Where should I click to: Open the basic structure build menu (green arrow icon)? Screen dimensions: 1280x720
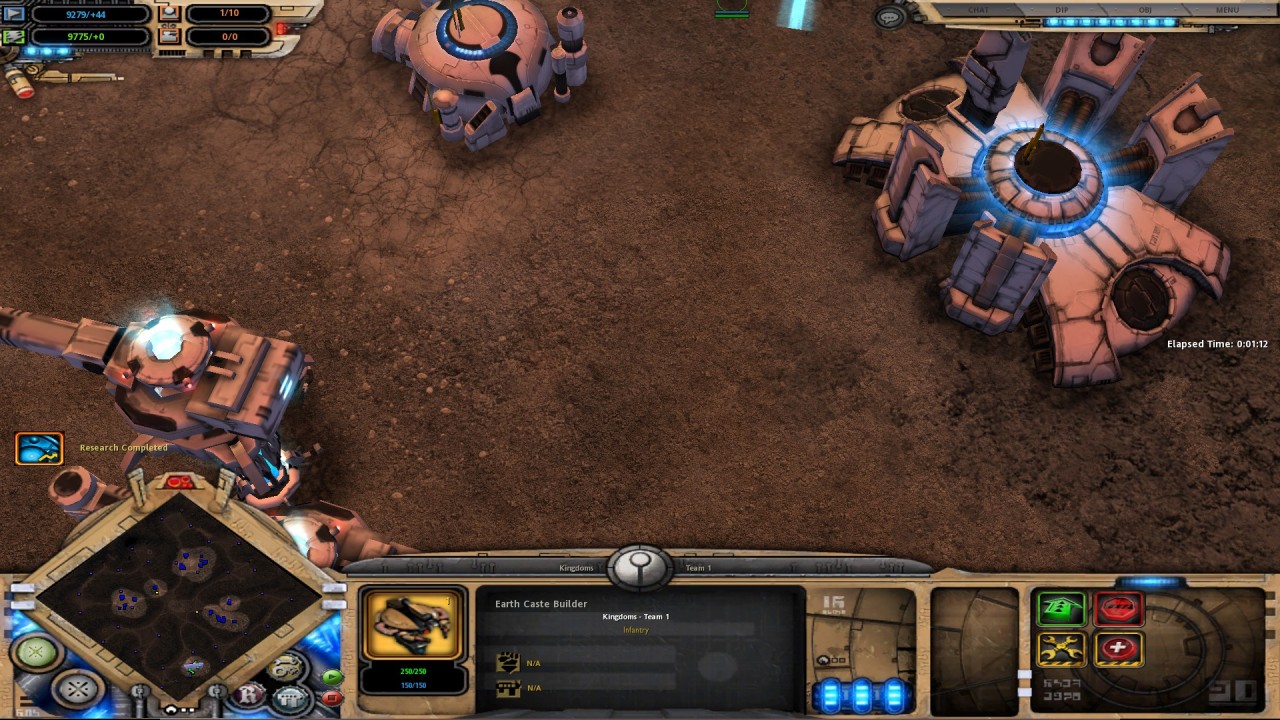coord(1062,608)
